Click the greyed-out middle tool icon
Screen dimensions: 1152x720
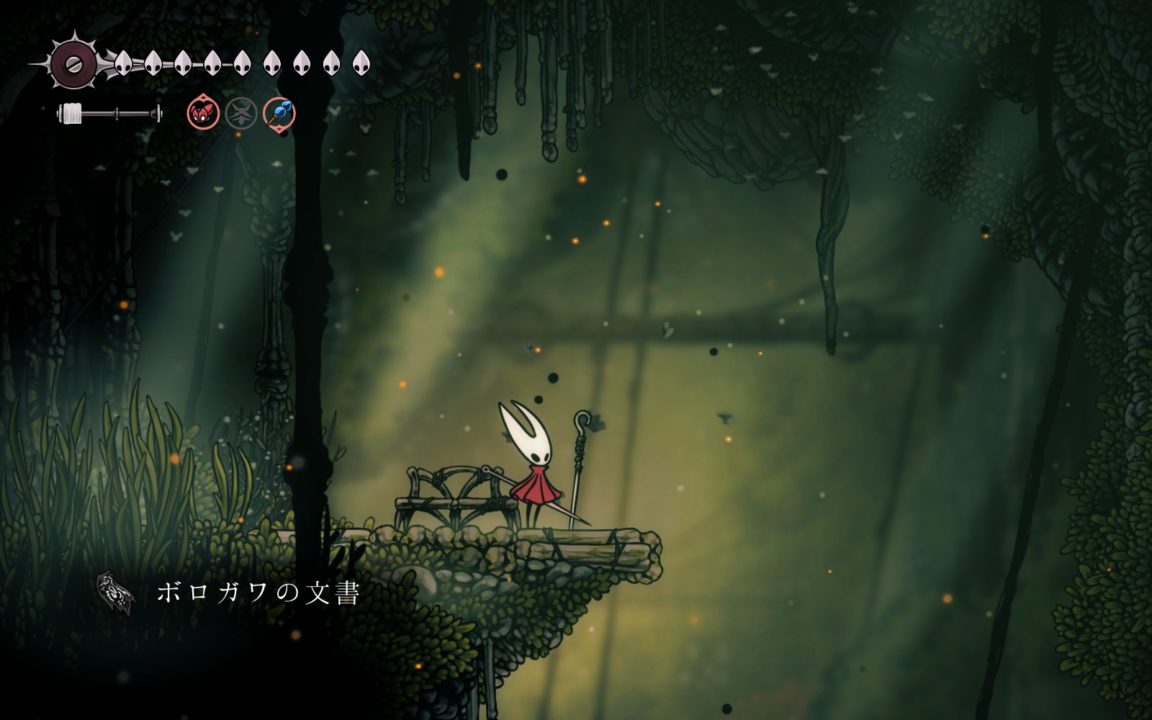pos(241,112)
